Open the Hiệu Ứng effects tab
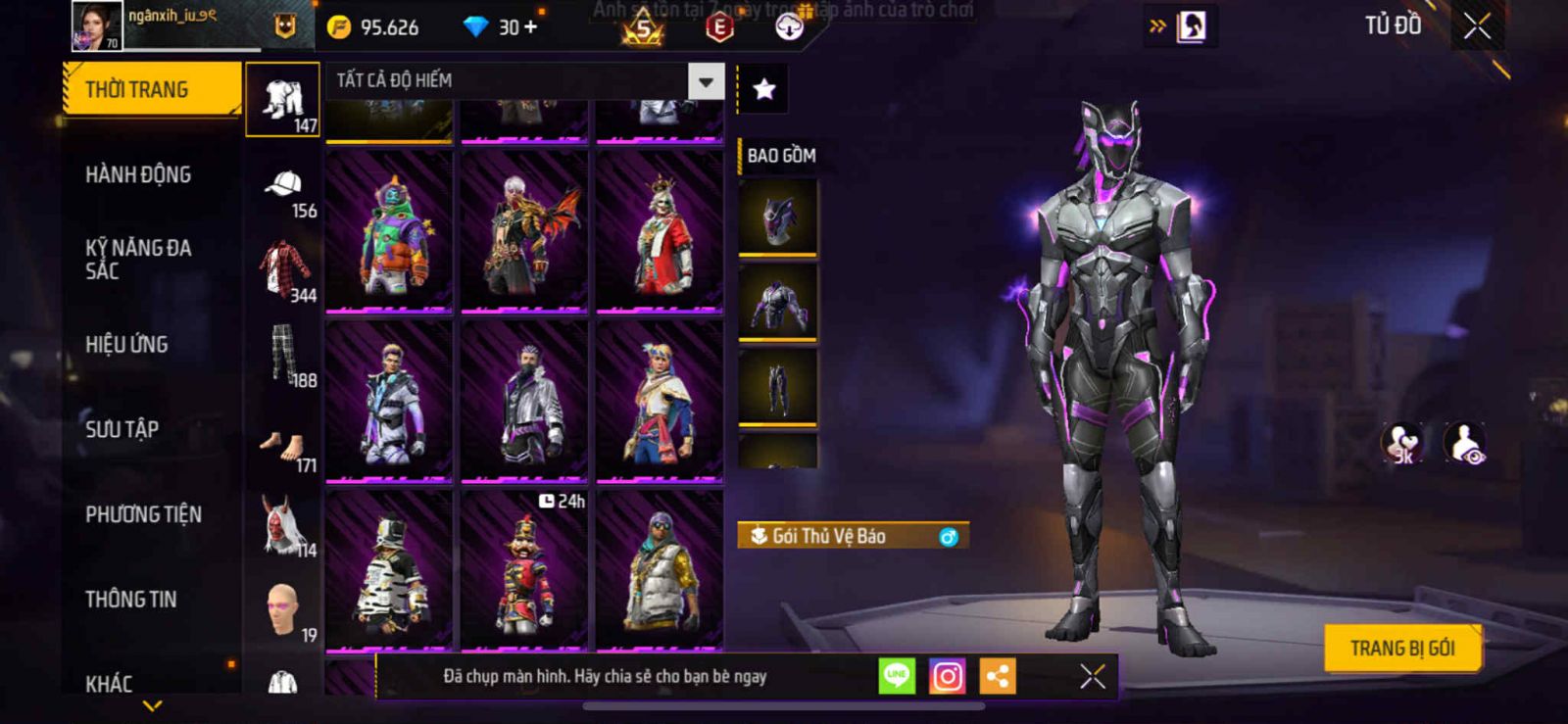1568x724 pixels. pos(126,344)
